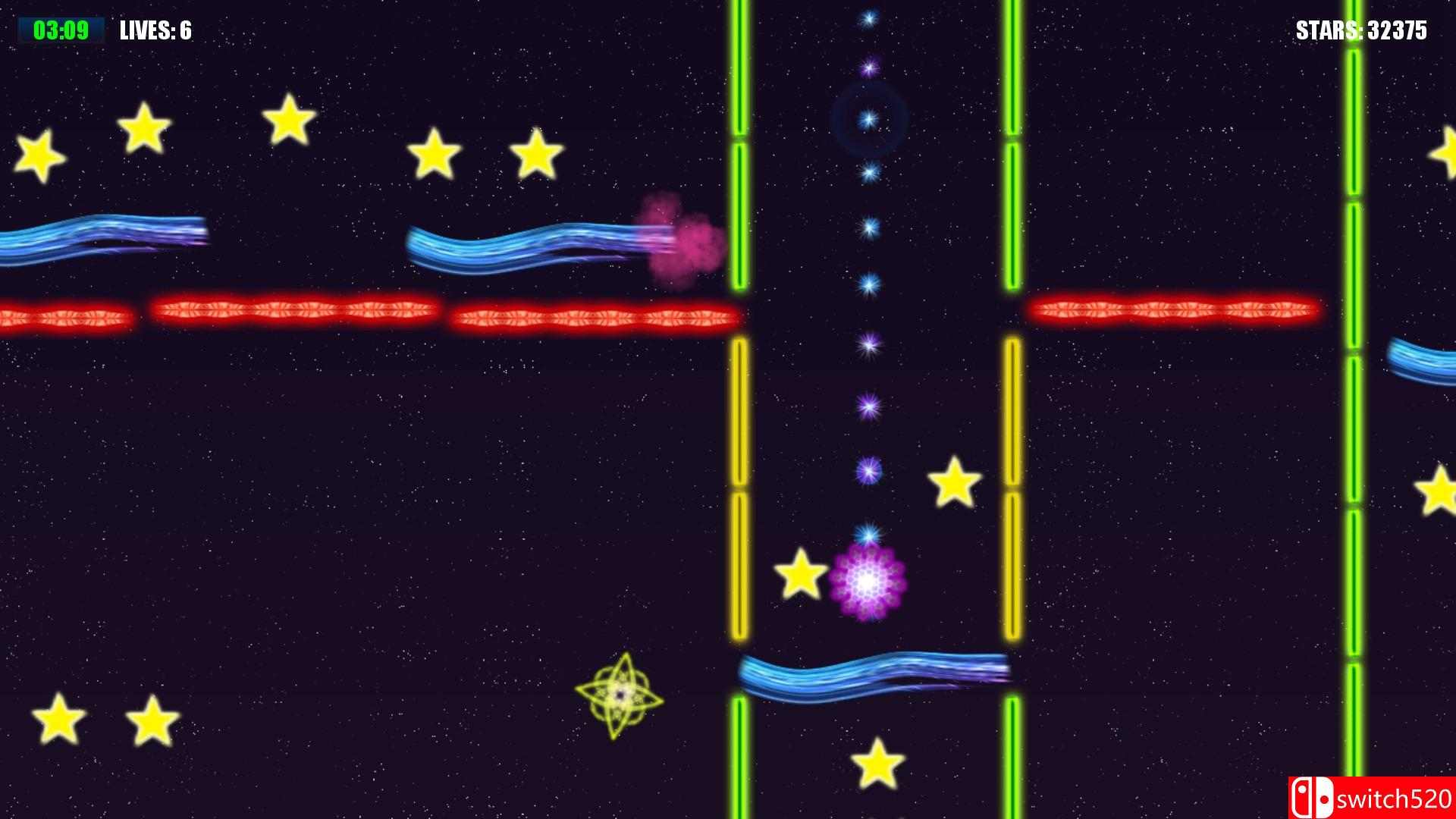Click the leftmost star in the top row

coord(39,157)
